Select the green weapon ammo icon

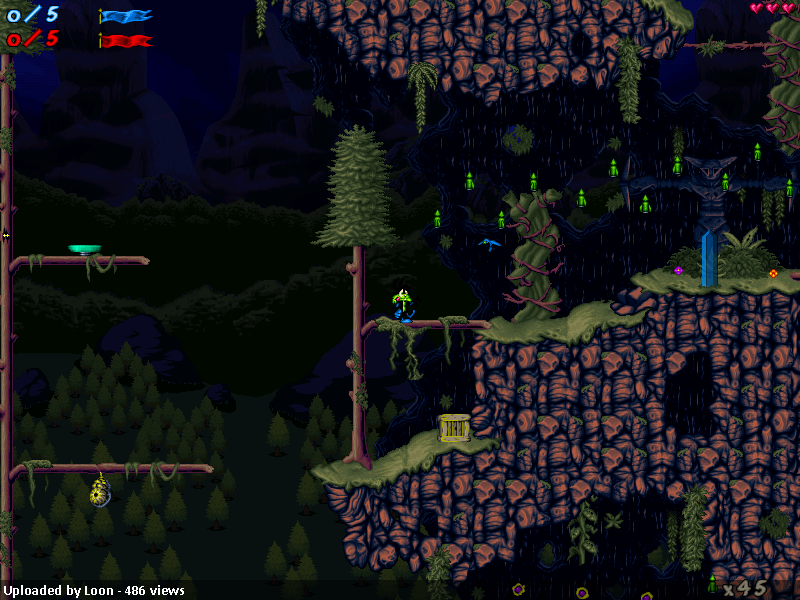click(x=712, y=584)
